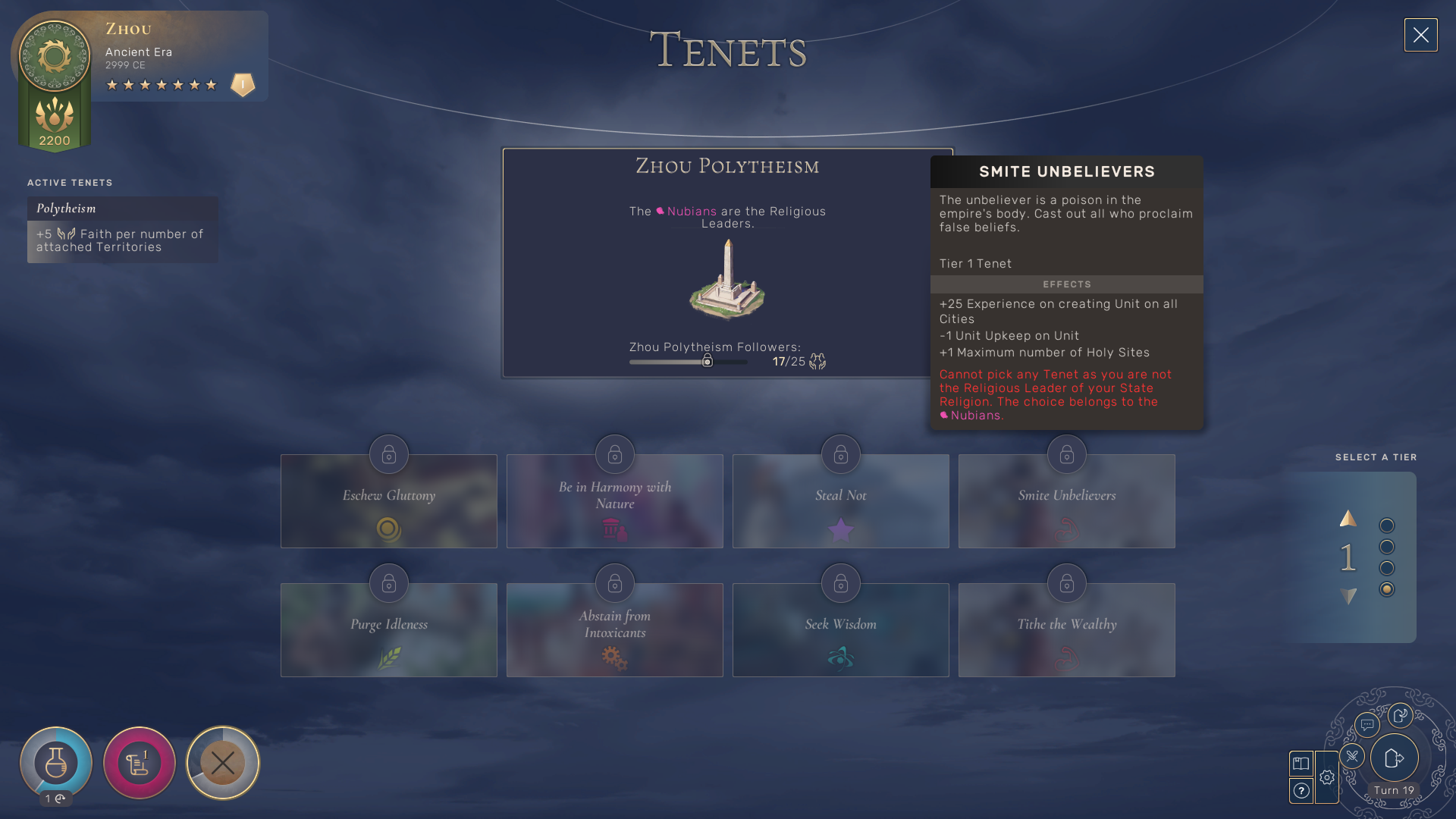Select the Smite Unbelievers tenet
Image resolution: width=1456 pixels, height=819 pixels.
[1066, 500]
